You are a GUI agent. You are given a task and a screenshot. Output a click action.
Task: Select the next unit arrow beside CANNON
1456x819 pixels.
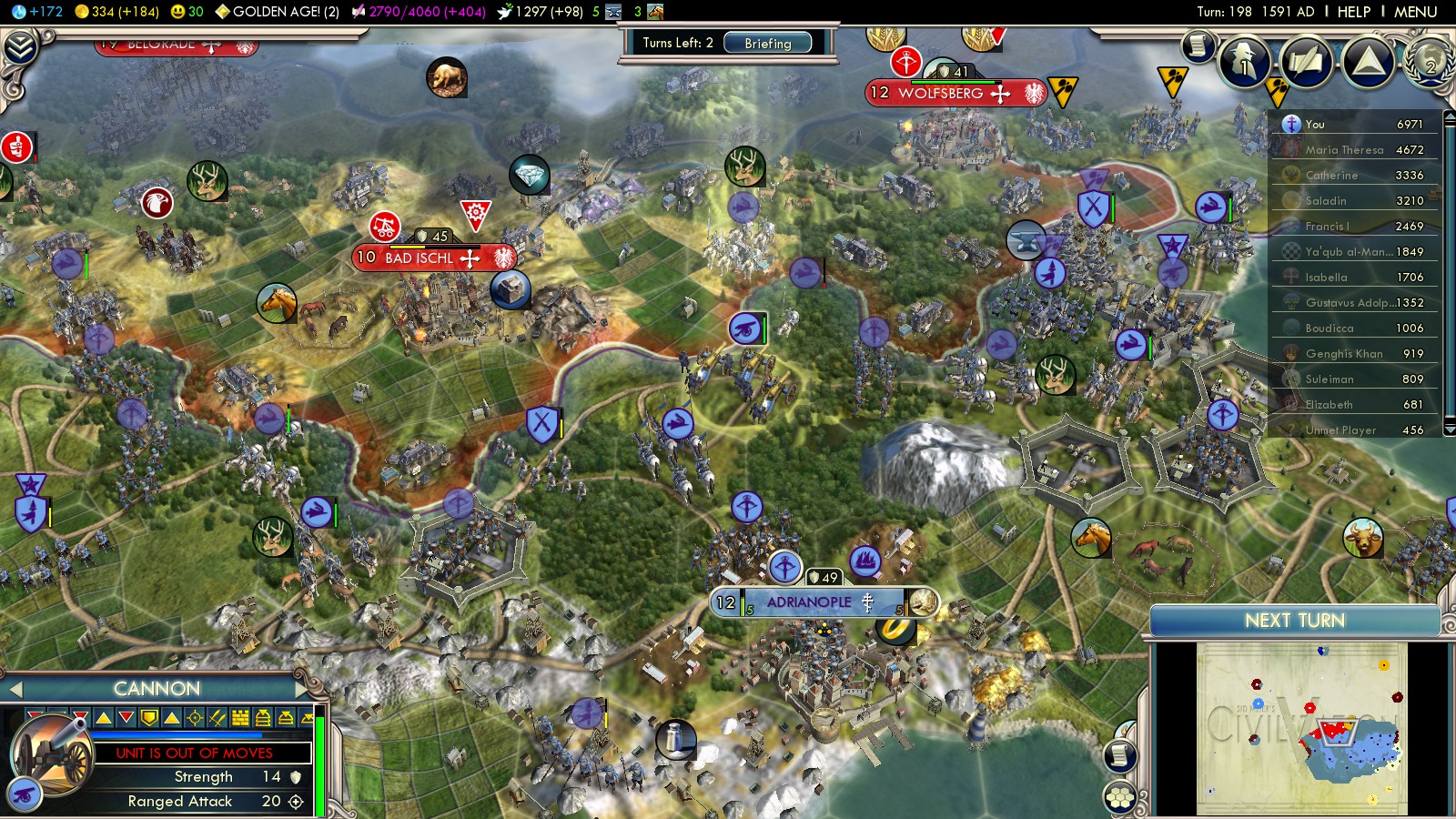click(302, 689)
